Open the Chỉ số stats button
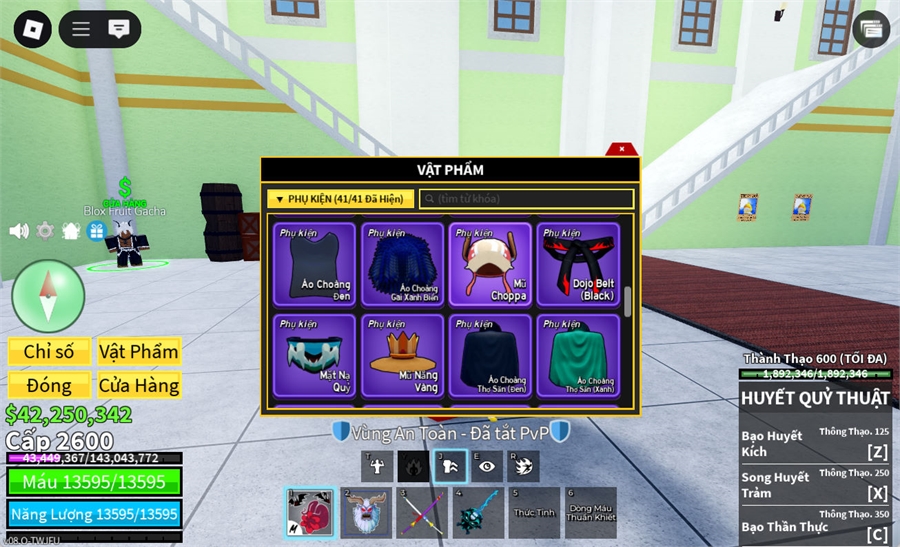 (49, 351)
